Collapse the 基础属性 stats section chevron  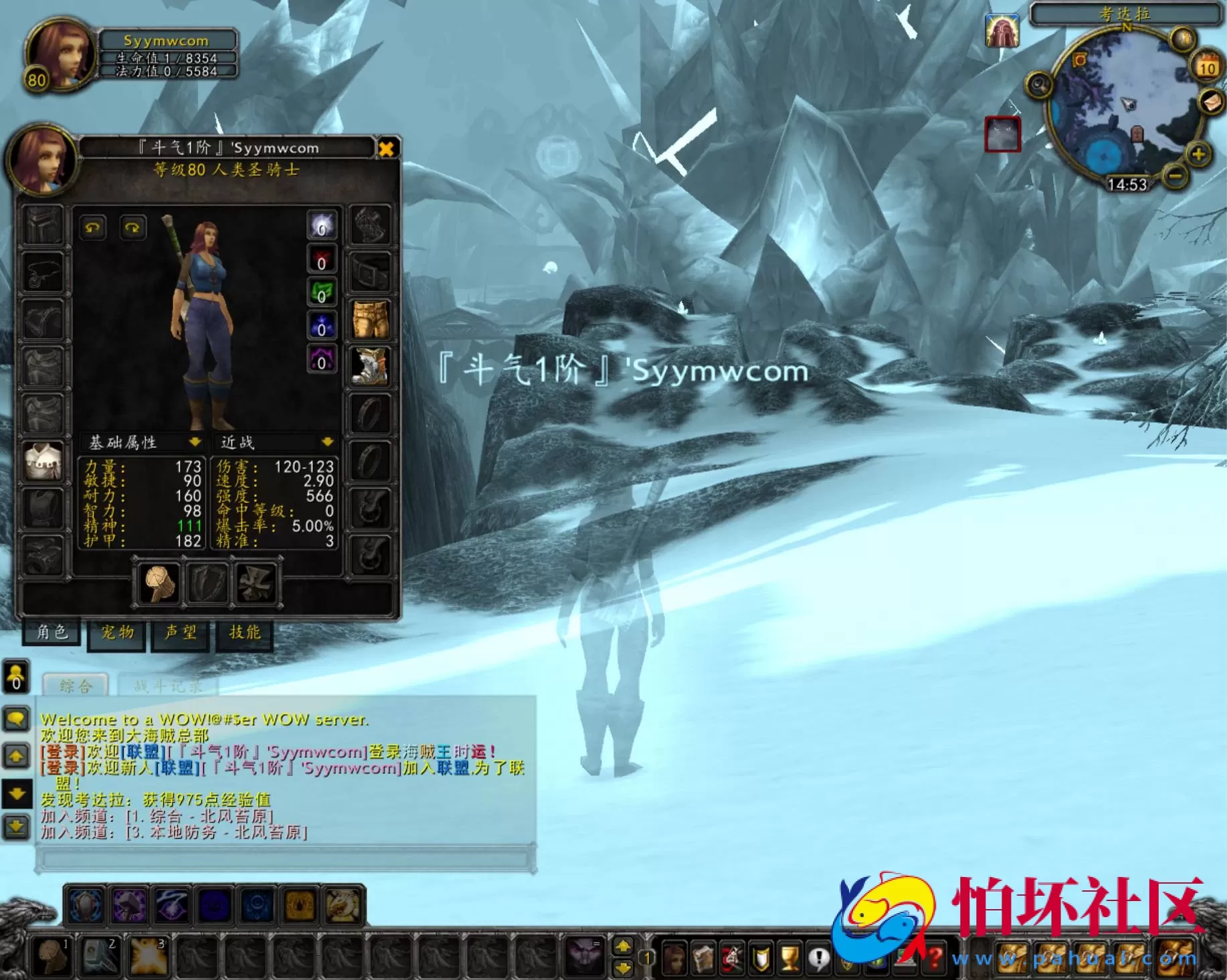tap(195, 441)
